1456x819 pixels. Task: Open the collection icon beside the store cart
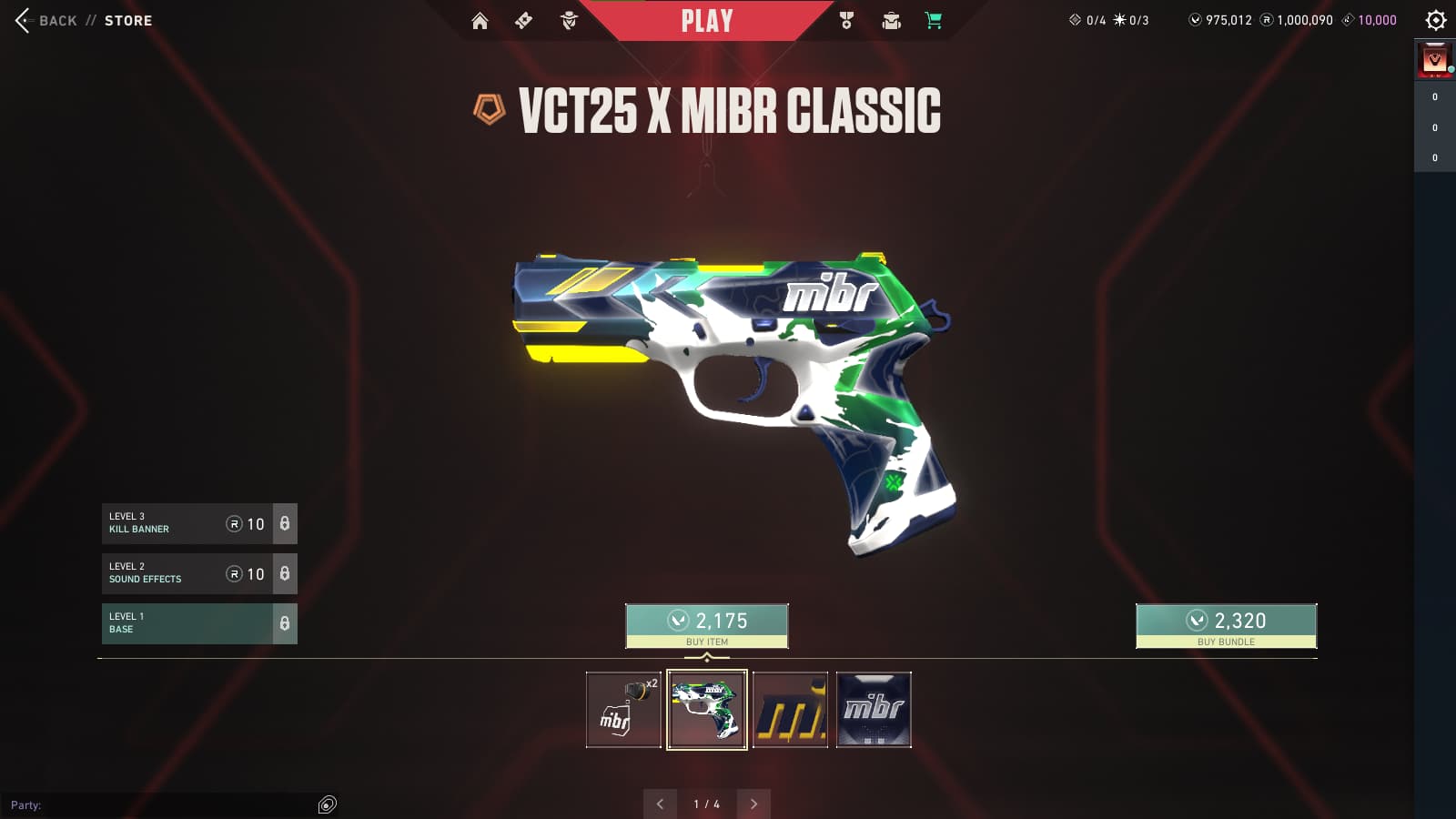pyautogui.click(x=891, y=21)
